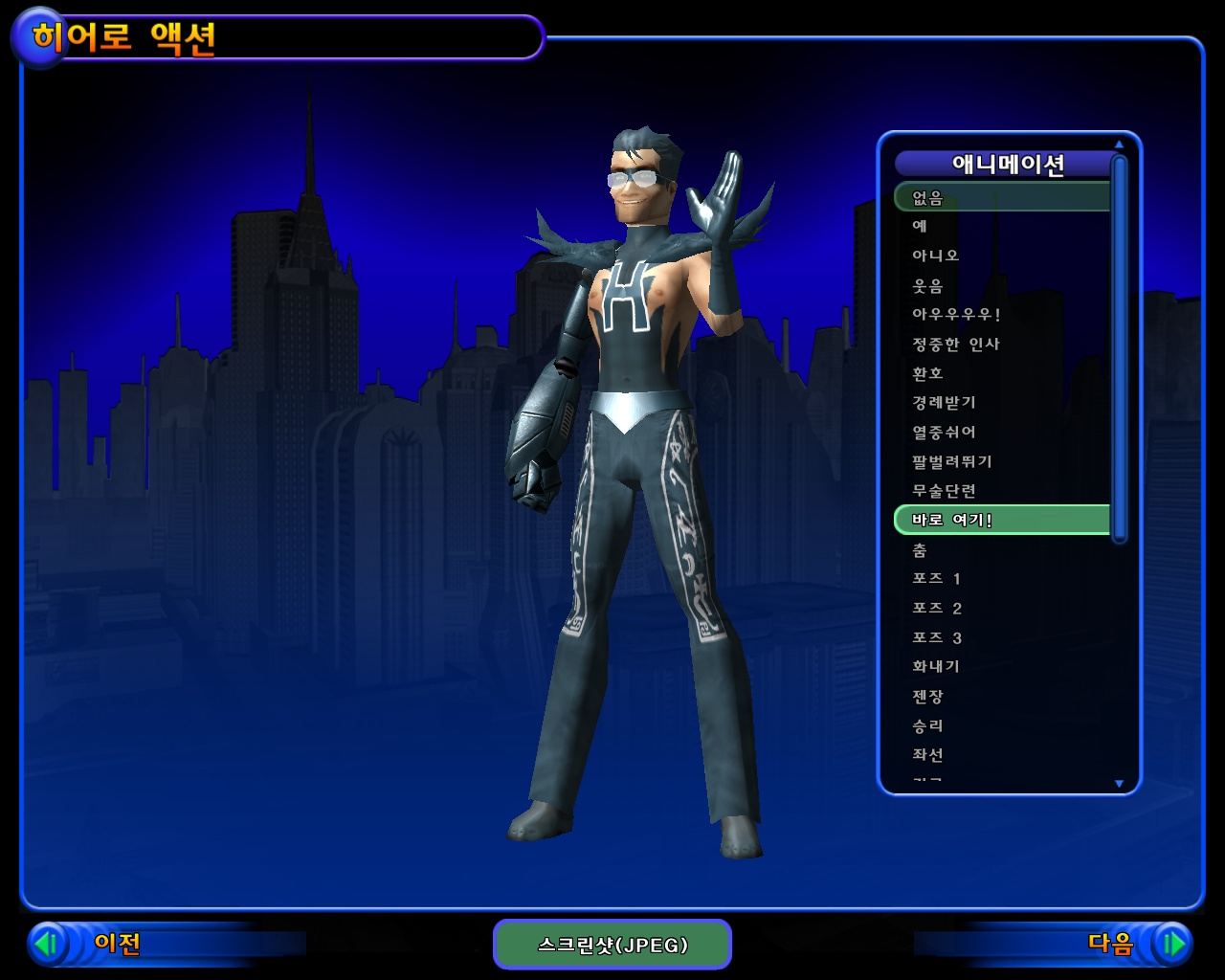The height and width of the screenshot is (980, 1225).
Task: Click the animation list's down scroll arrow
Action: [1119, 784]
